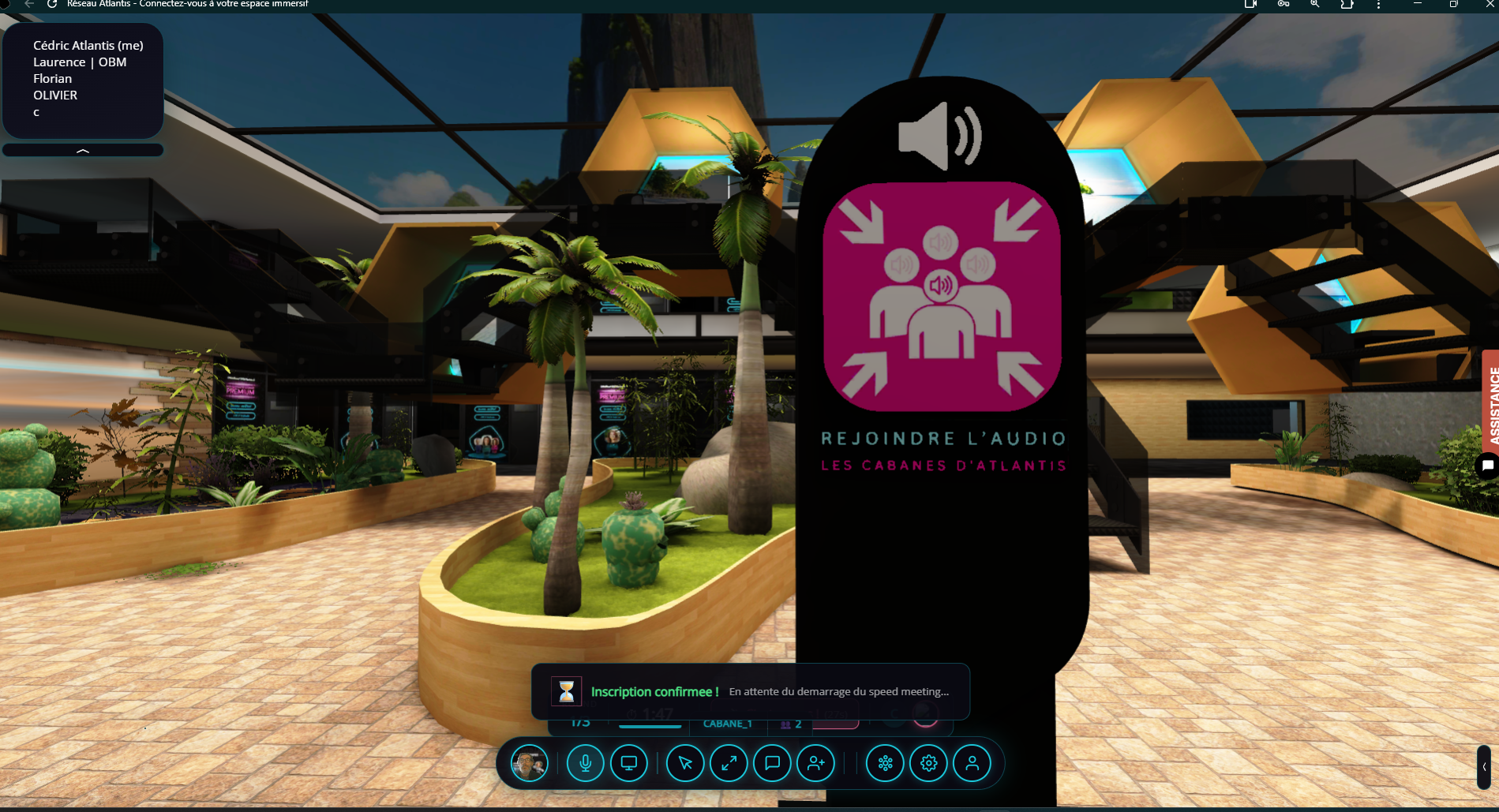Image resolution: width=1499 pixels, height=812 pixels.
Task: Open the browser three-dot menu
Action: (1378, 6)
